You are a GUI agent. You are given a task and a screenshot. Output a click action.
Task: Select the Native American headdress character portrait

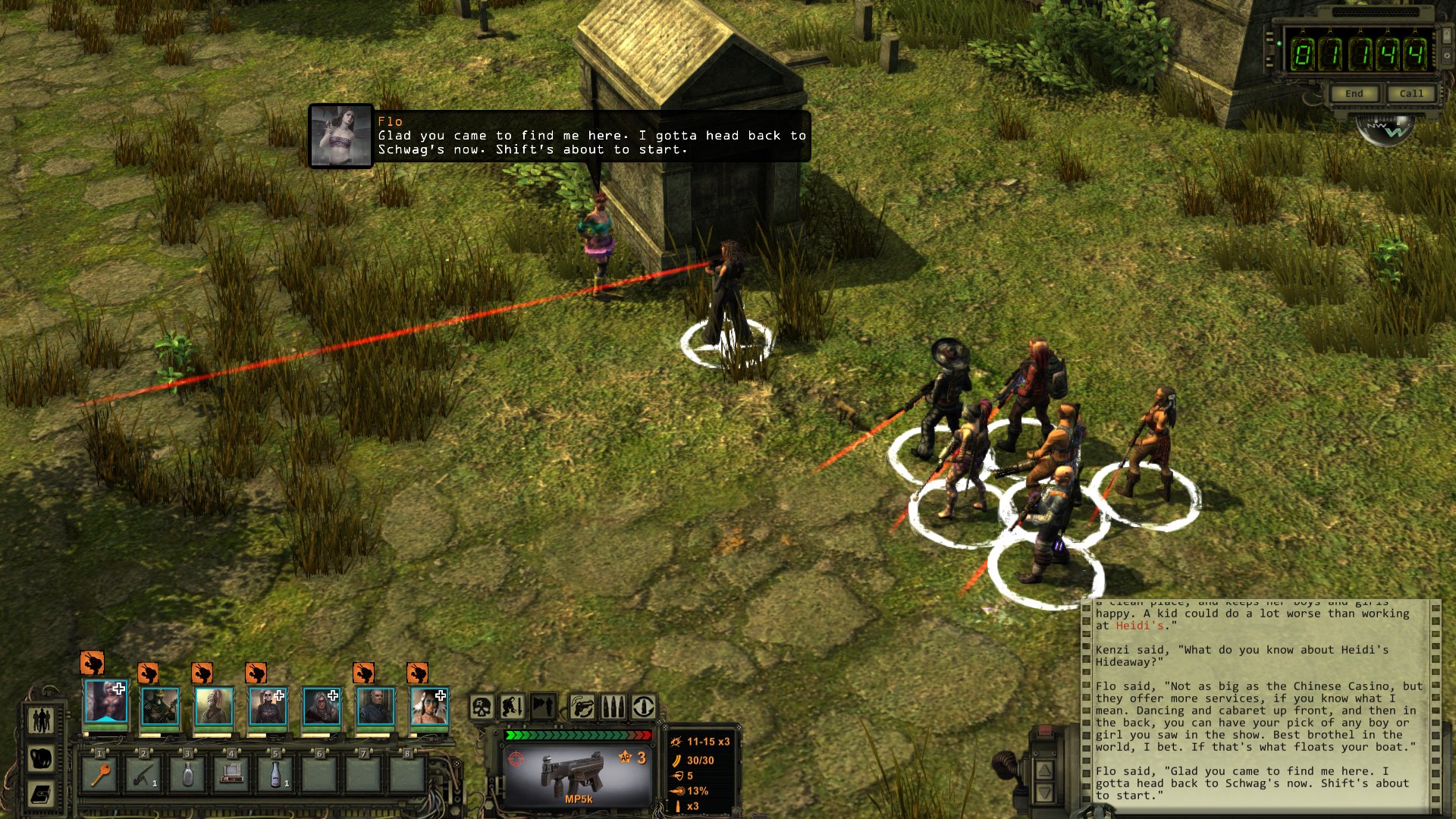pos(429,705)
